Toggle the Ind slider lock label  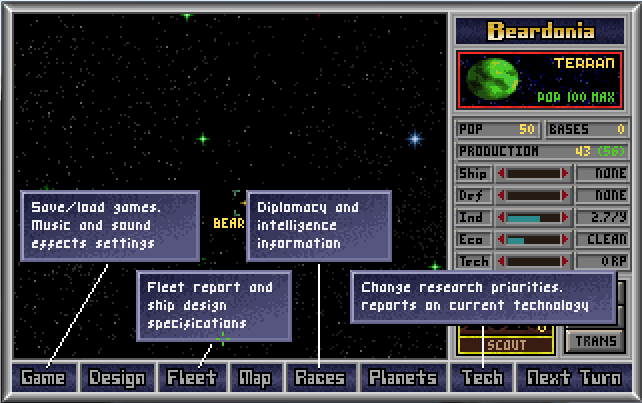[x=473, y=217]
